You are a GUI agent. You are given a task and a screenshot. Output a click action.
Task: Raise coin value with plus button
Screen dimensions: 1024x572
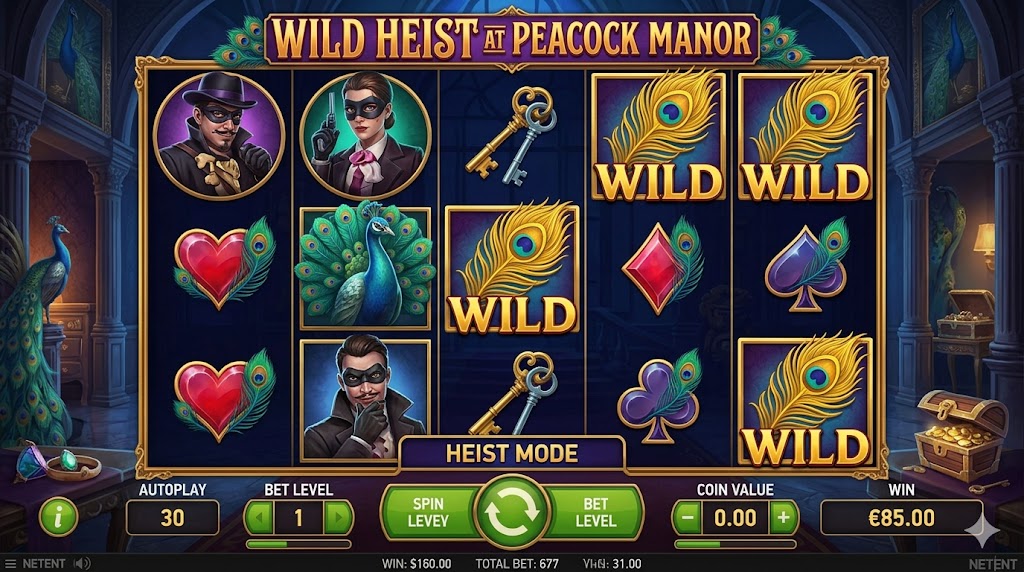(783, 517)
